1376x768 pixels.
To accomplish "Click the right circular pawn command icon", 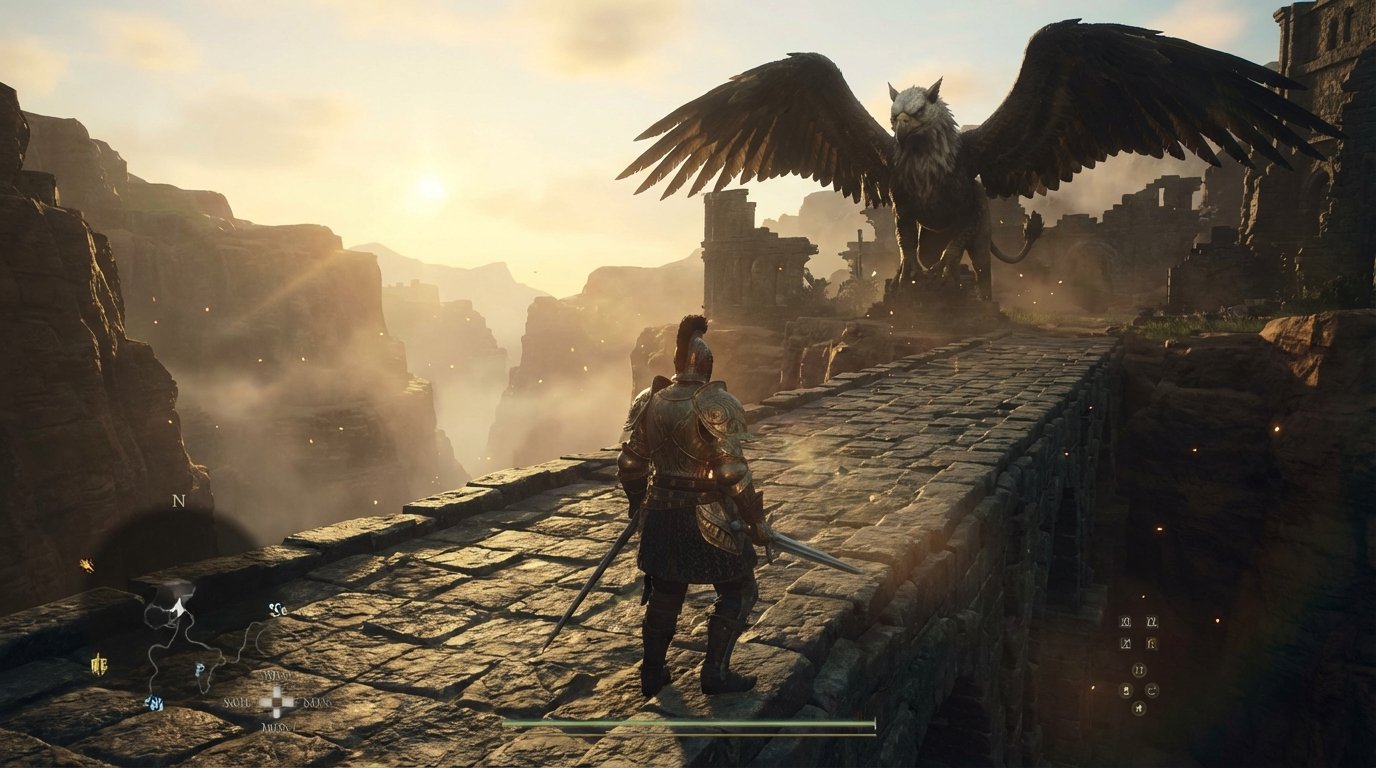I will coord(1152,690).
